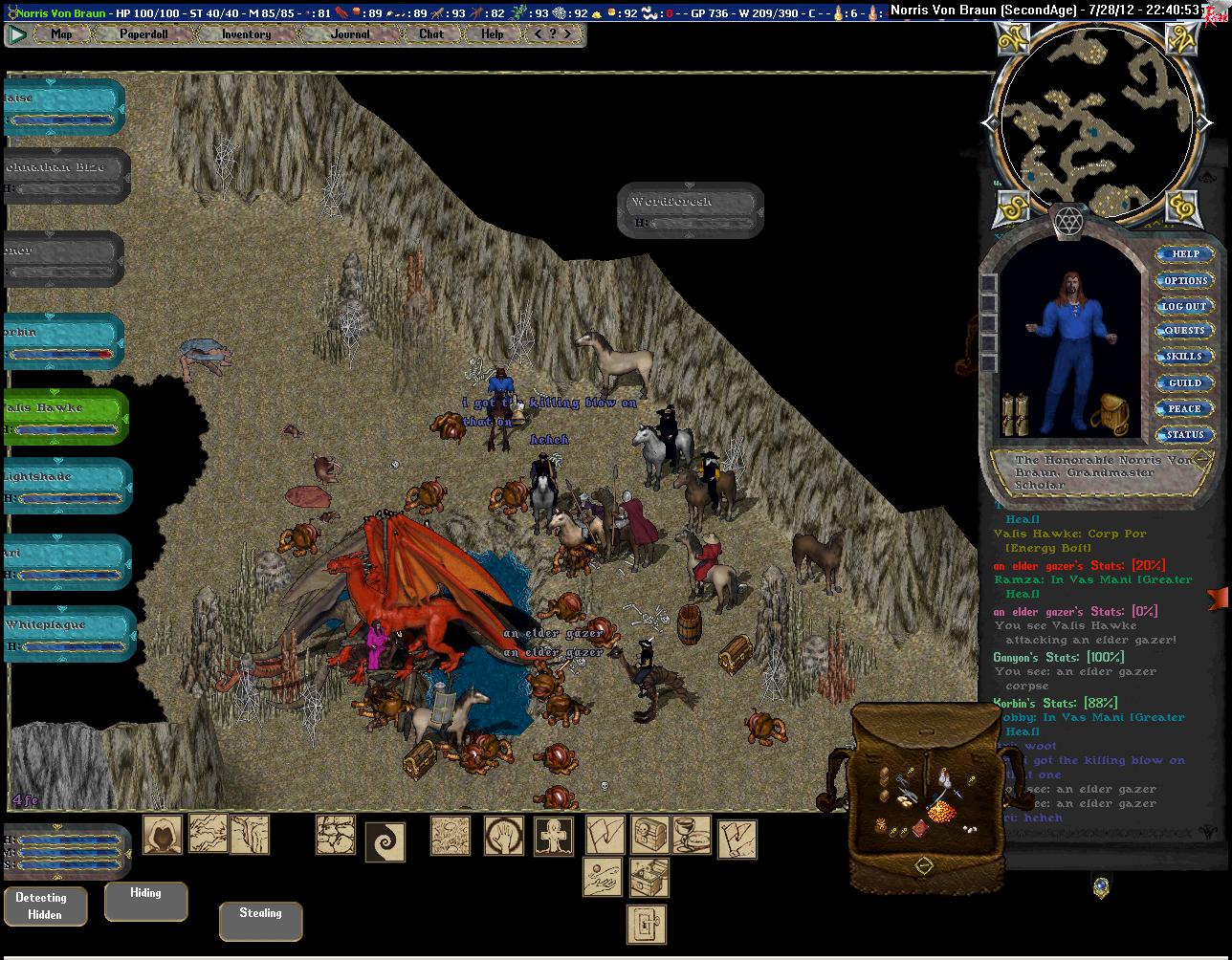Use the Detecting Hidden skill button
The image size is (1232, 960).
[x=45, y=905]
